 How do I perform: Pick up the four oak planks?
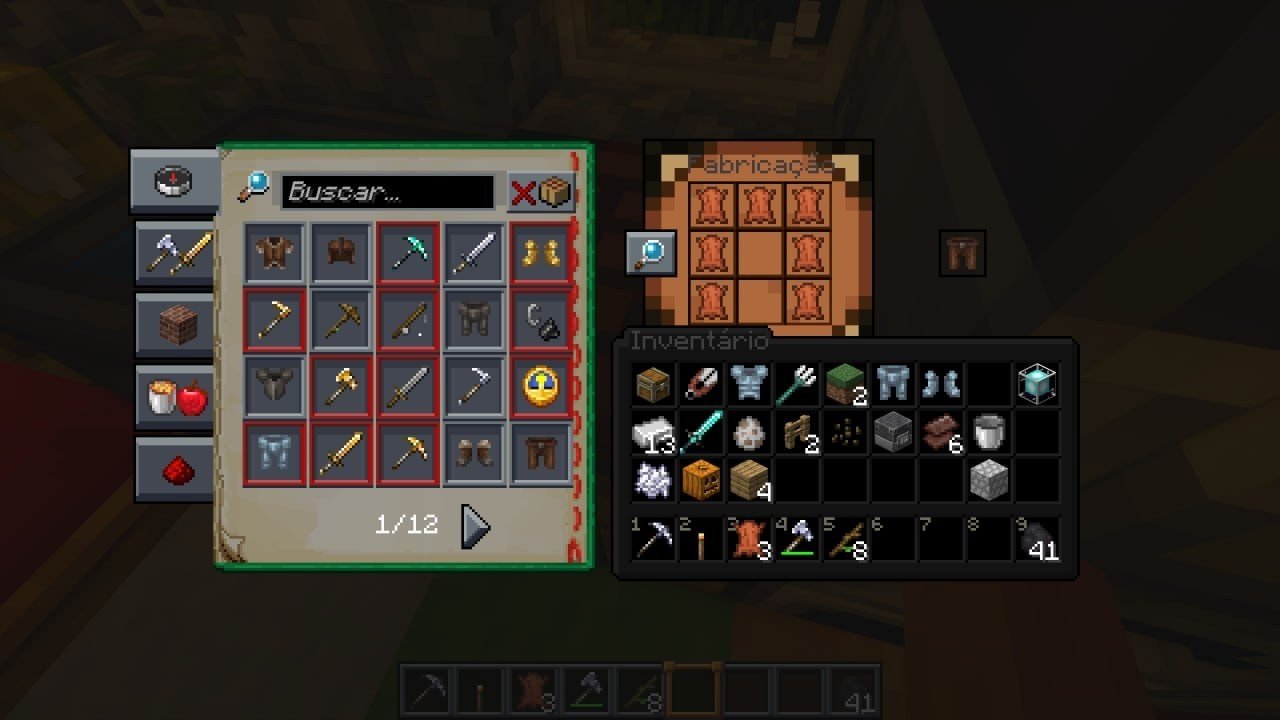(x=749, y=481)
